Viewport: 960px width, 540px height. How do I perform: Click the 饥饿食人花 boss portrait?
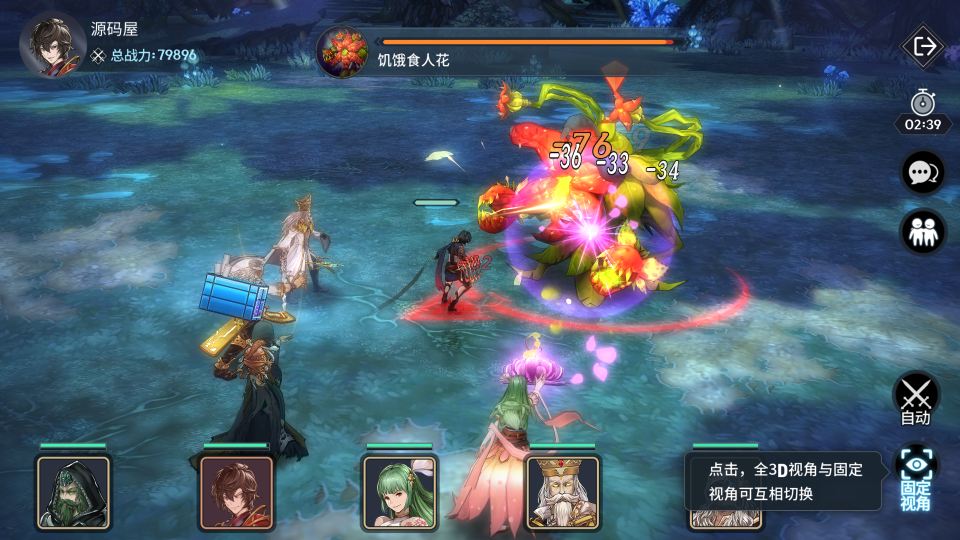pyautogui.click(x=342, y=53)
